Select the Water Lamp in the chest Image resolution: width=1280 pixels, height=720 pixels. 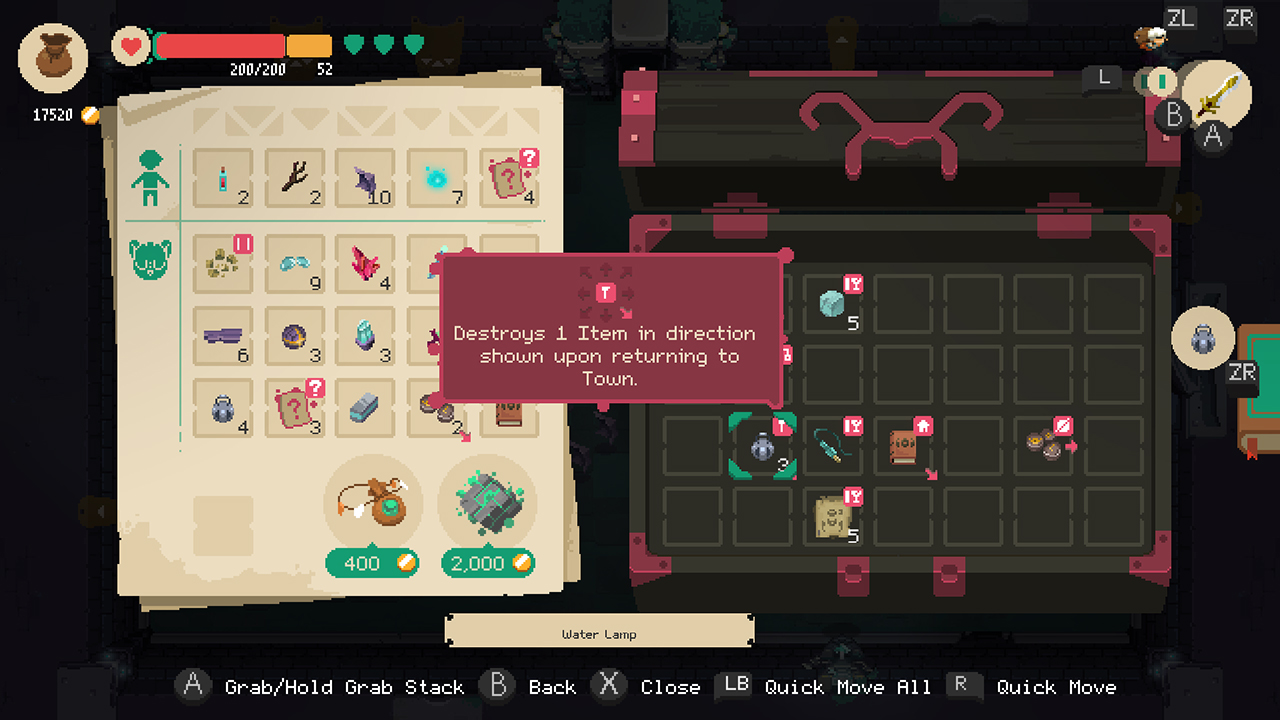tap(763, 447)
